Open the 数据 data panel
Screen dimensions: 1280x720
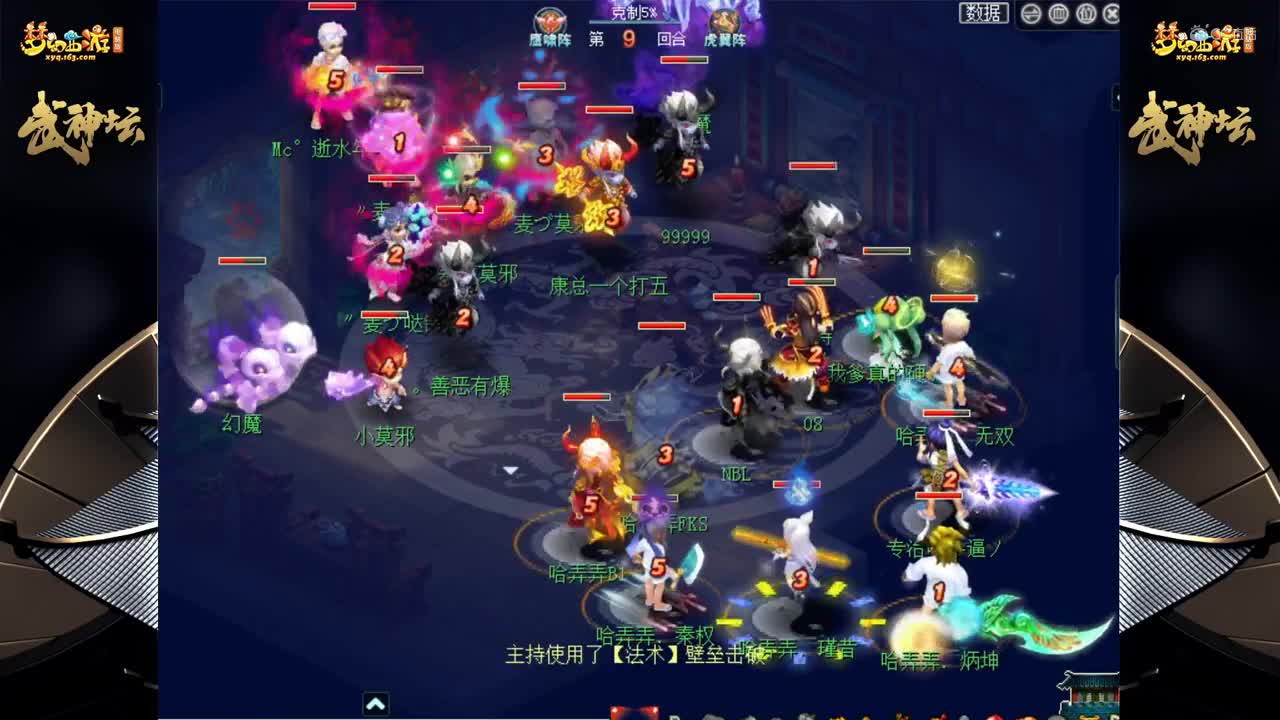pos(981,15)
